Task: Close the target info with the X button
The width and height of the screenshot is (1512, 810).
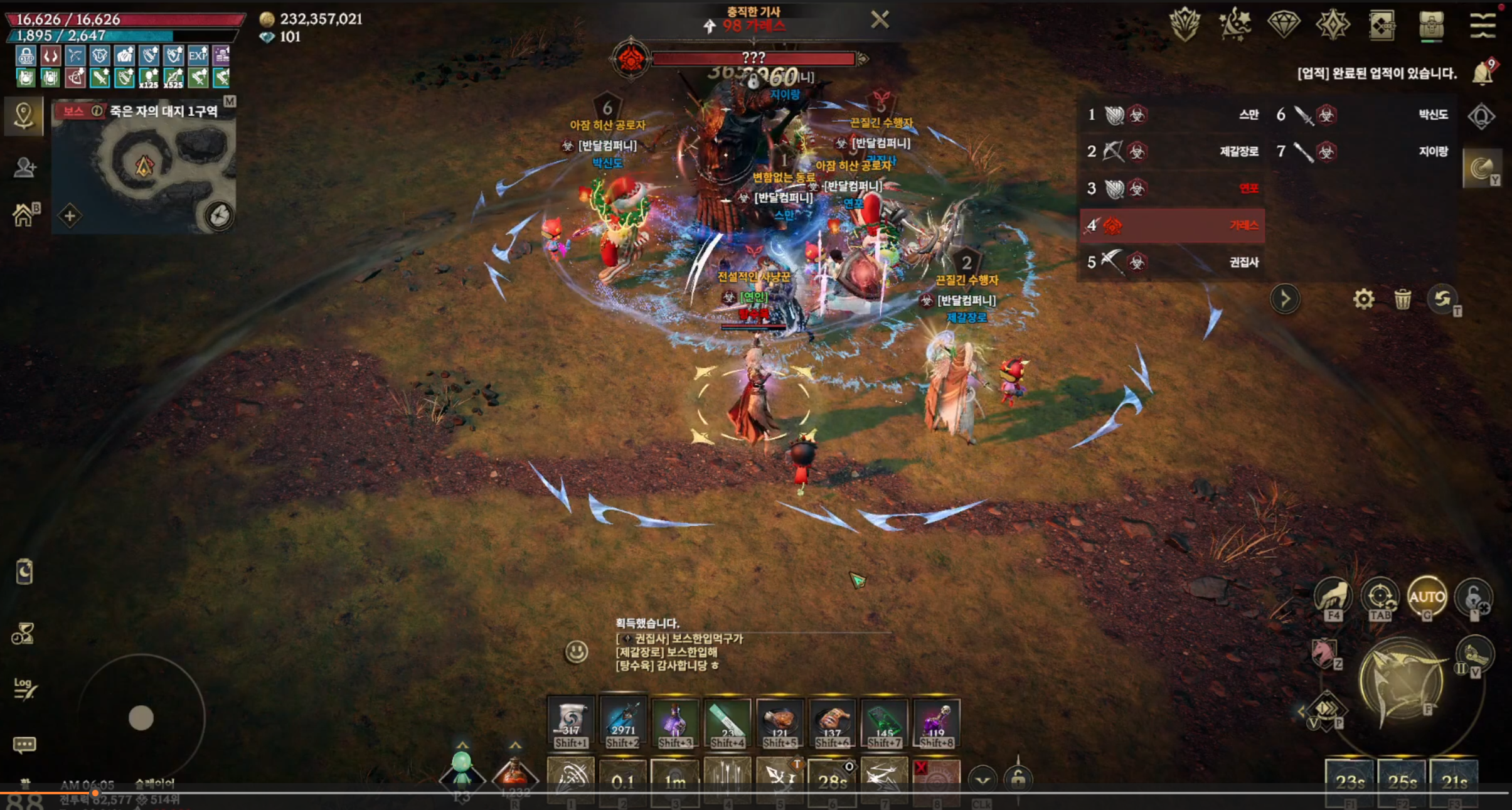Action: pos(880,20)
